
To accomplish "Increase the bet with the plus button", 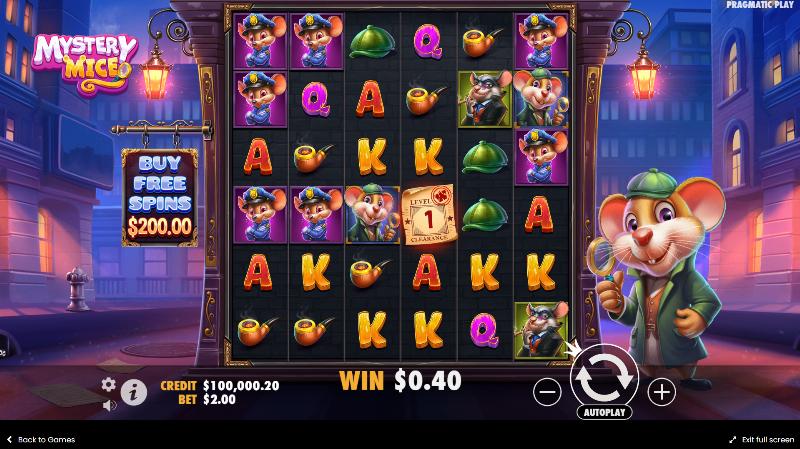I will [661, 392].
